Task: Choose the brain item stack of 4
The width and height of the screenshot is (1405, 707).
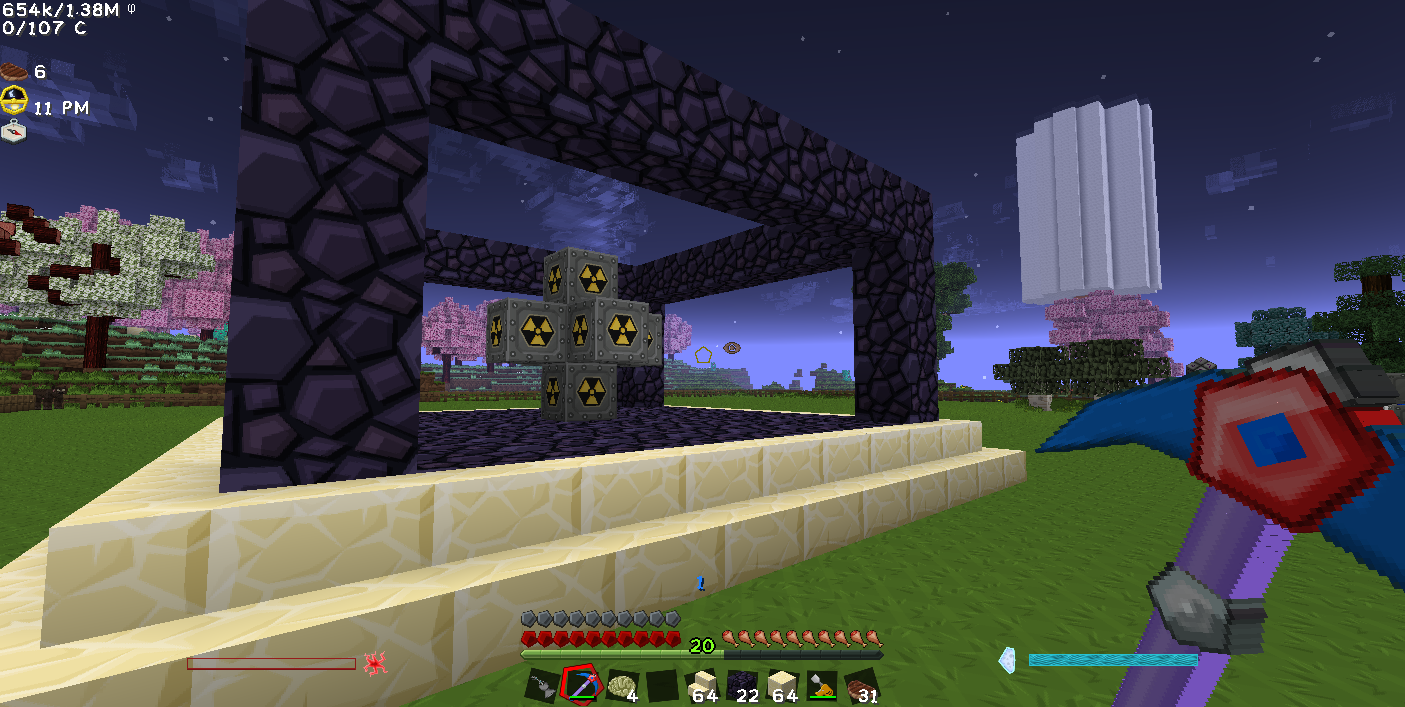Action: point(621,686)
